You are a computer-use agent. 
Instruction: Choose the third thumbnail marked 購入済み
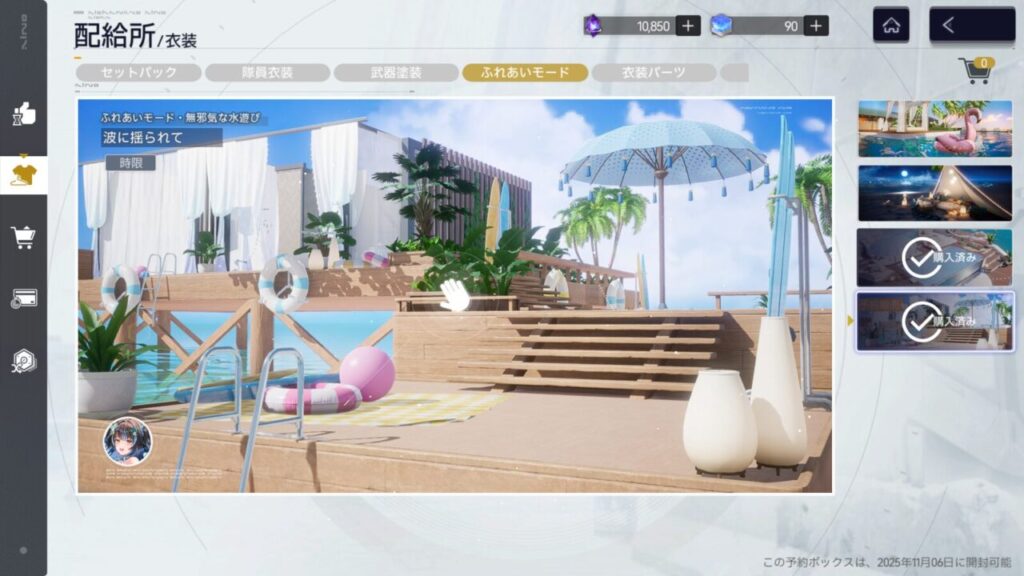pos(935,257)
